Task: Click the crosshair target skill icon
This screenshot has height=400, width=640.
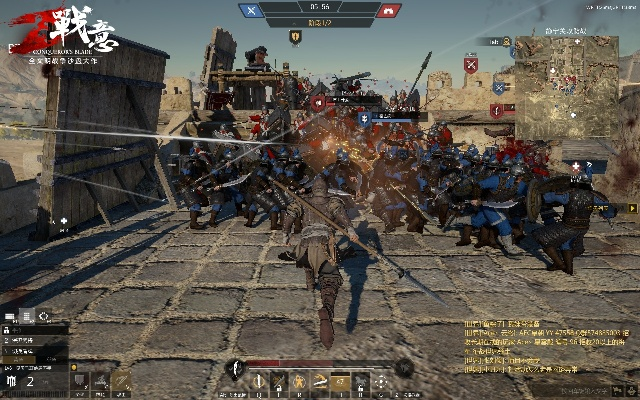Action: [381, 381]
